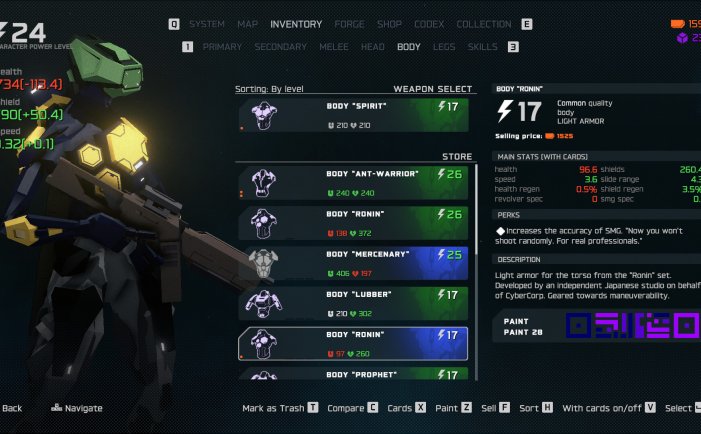Open the System tab

tap(207, 24)
